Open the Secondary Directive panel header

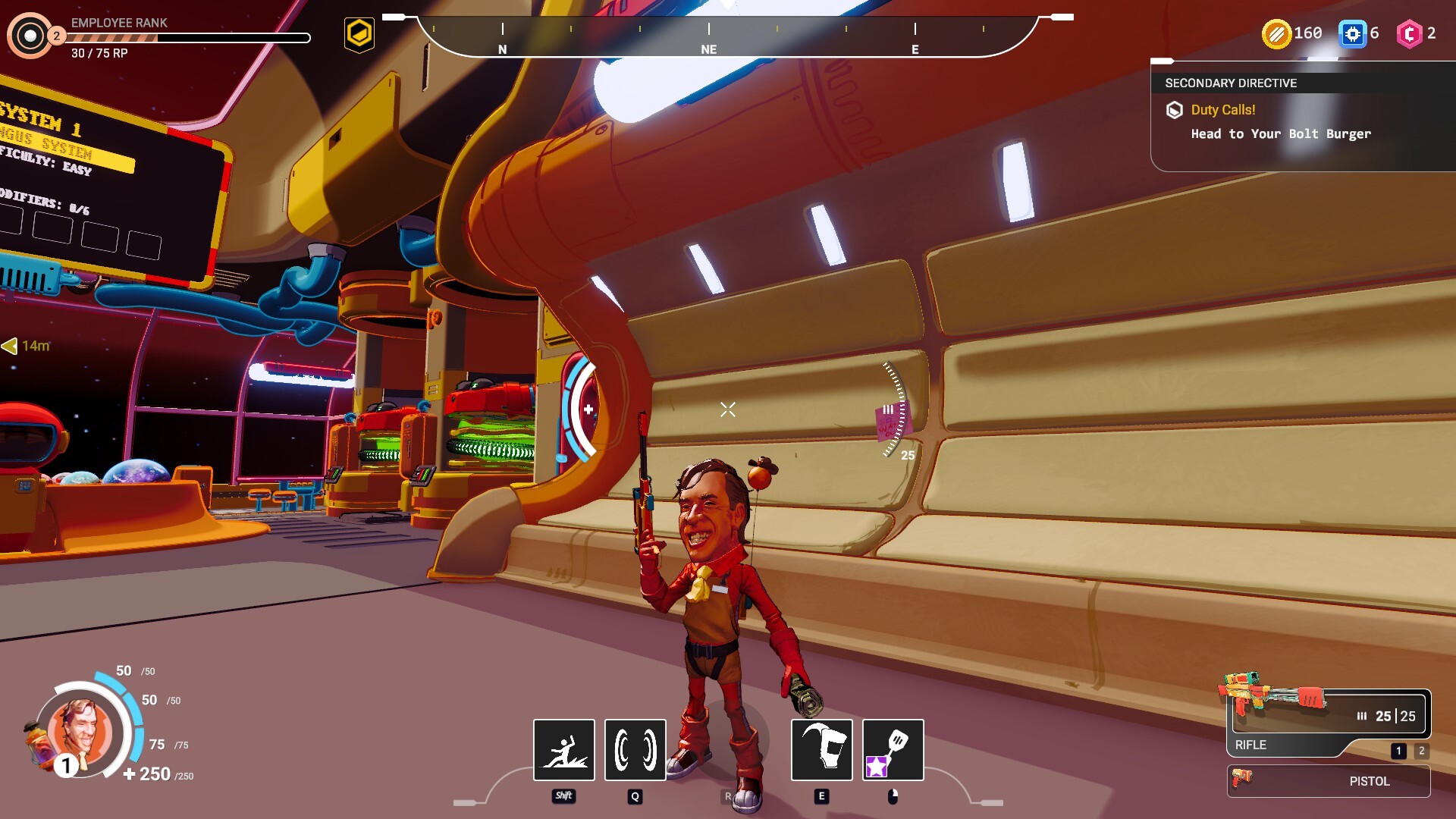pos(1230,83)
